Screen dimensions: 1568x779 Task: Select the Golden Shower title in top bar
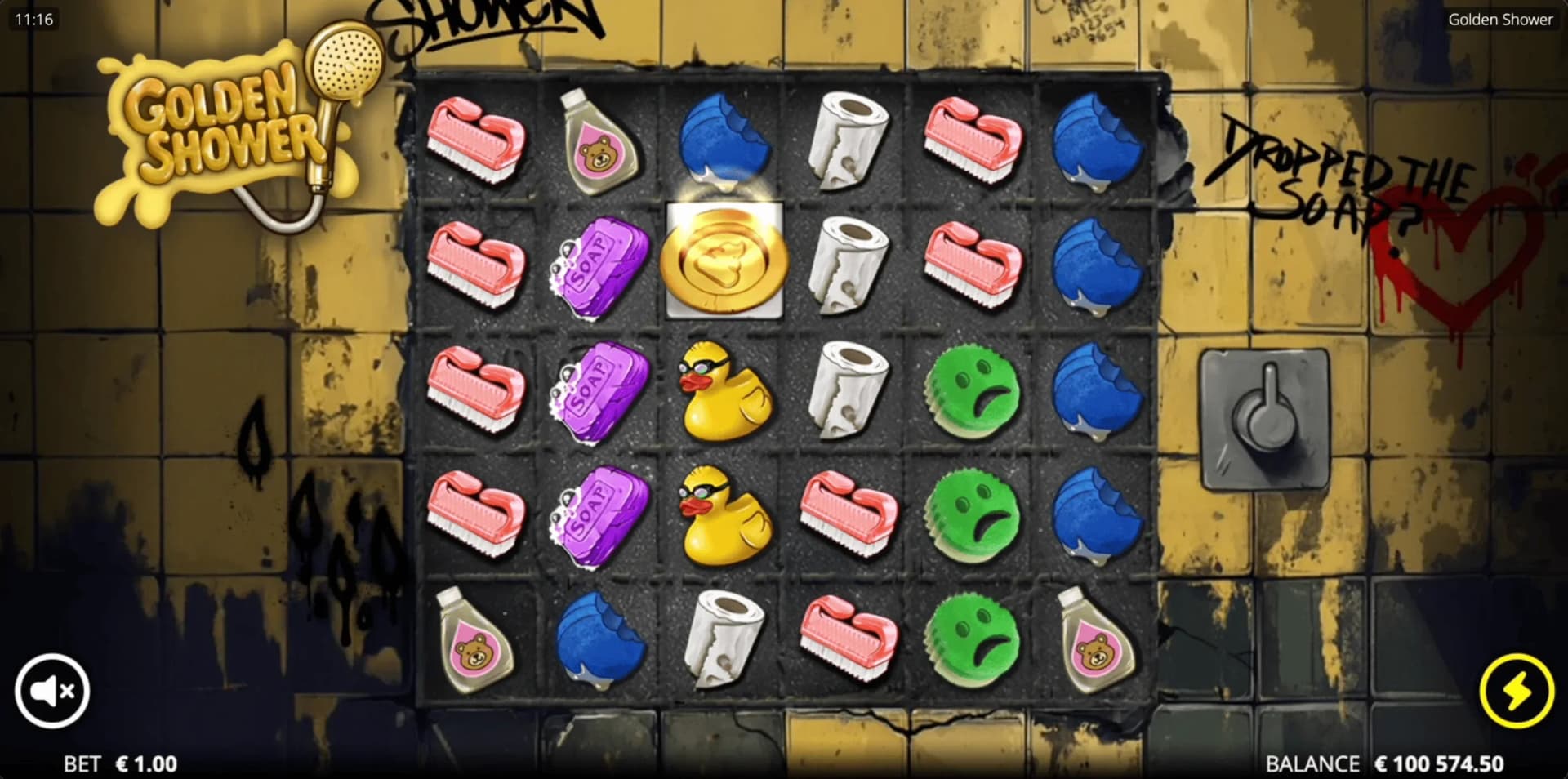1501,20
